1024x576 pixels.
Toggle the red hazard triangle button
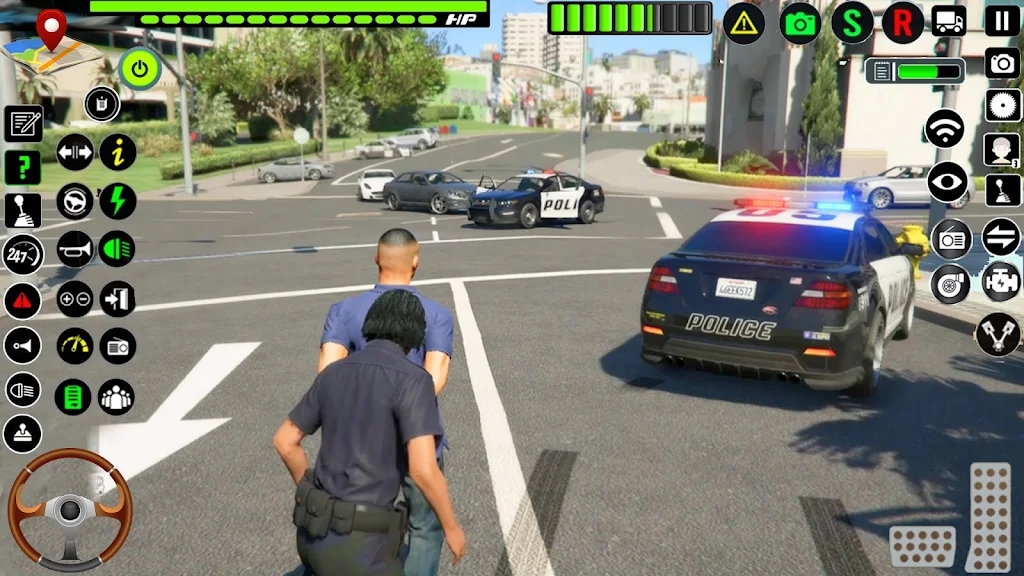click(22, 300)
